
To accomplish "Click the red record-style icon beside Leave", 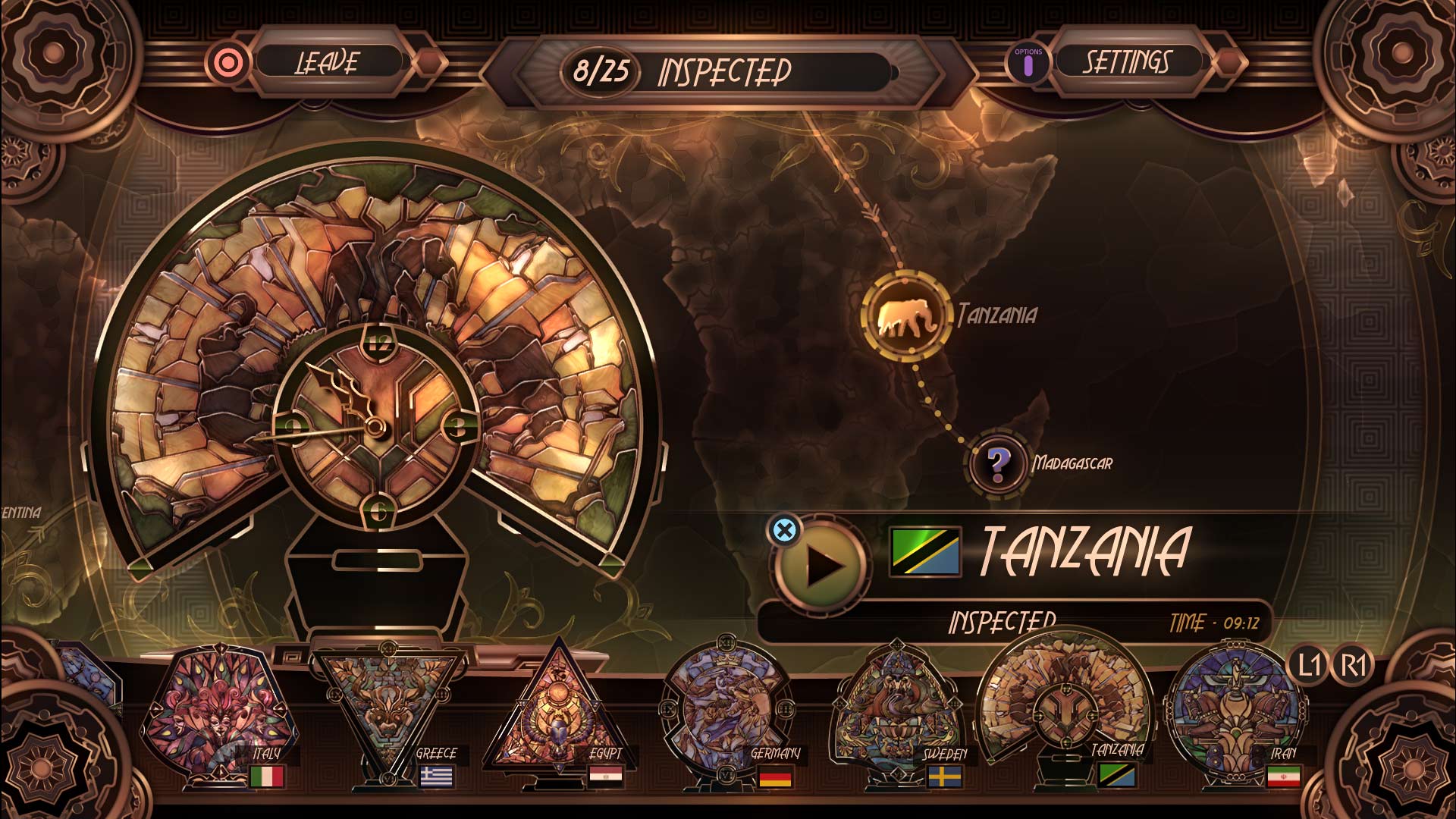I will [x=227, y=64].
